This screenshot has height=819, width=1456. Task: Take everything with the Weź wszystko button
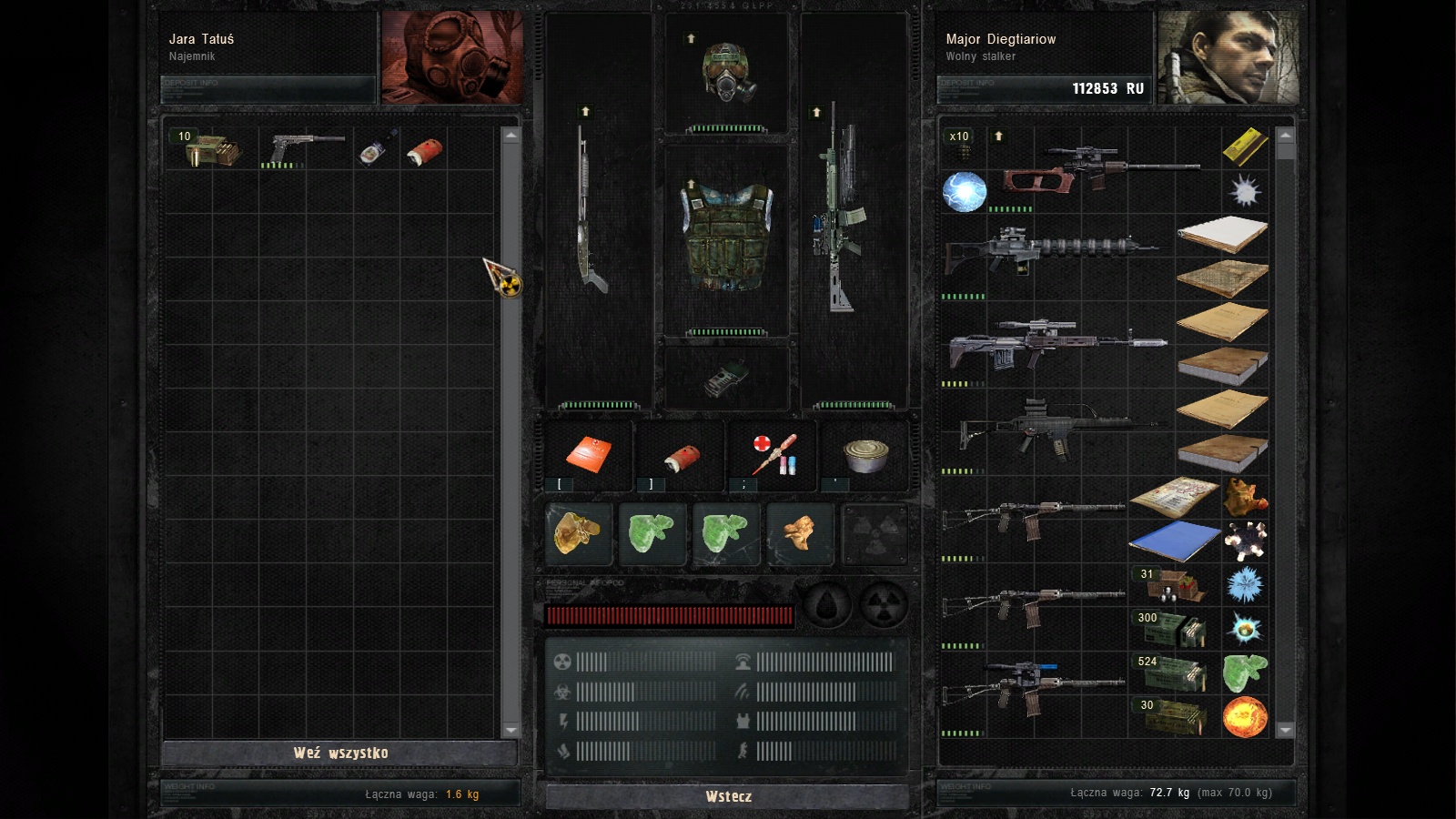(x=340, y=753)
